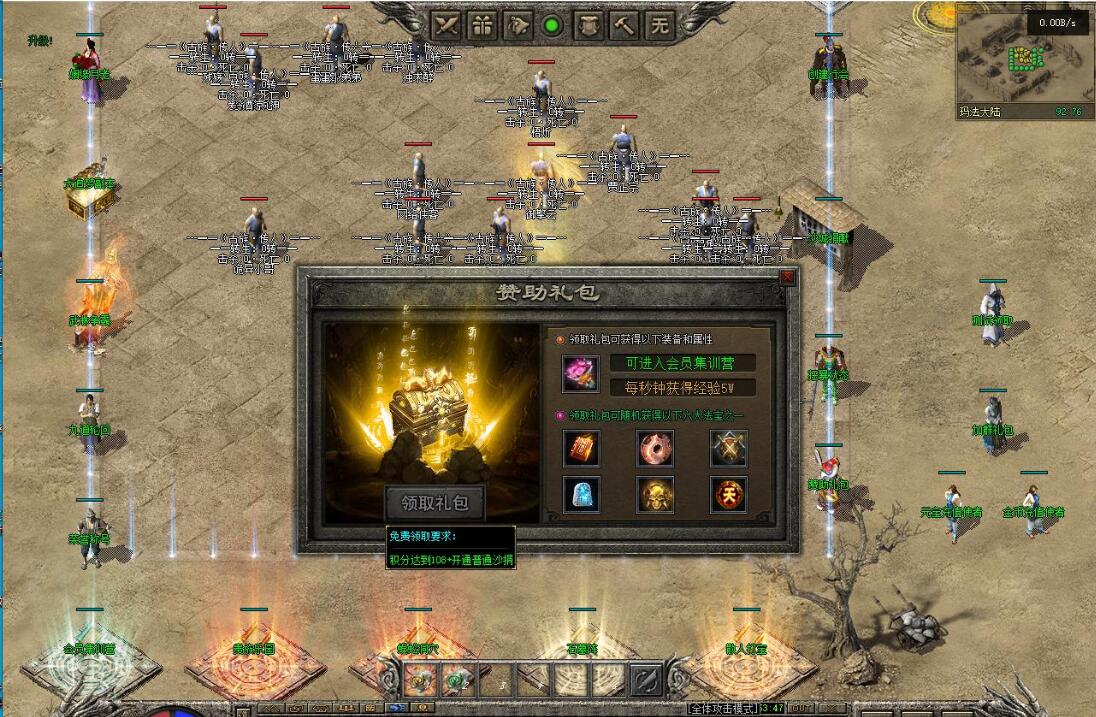Select the crossed swords shield treasure icon
Viewport: 1096px width, 717px height.
coord(729,449)
